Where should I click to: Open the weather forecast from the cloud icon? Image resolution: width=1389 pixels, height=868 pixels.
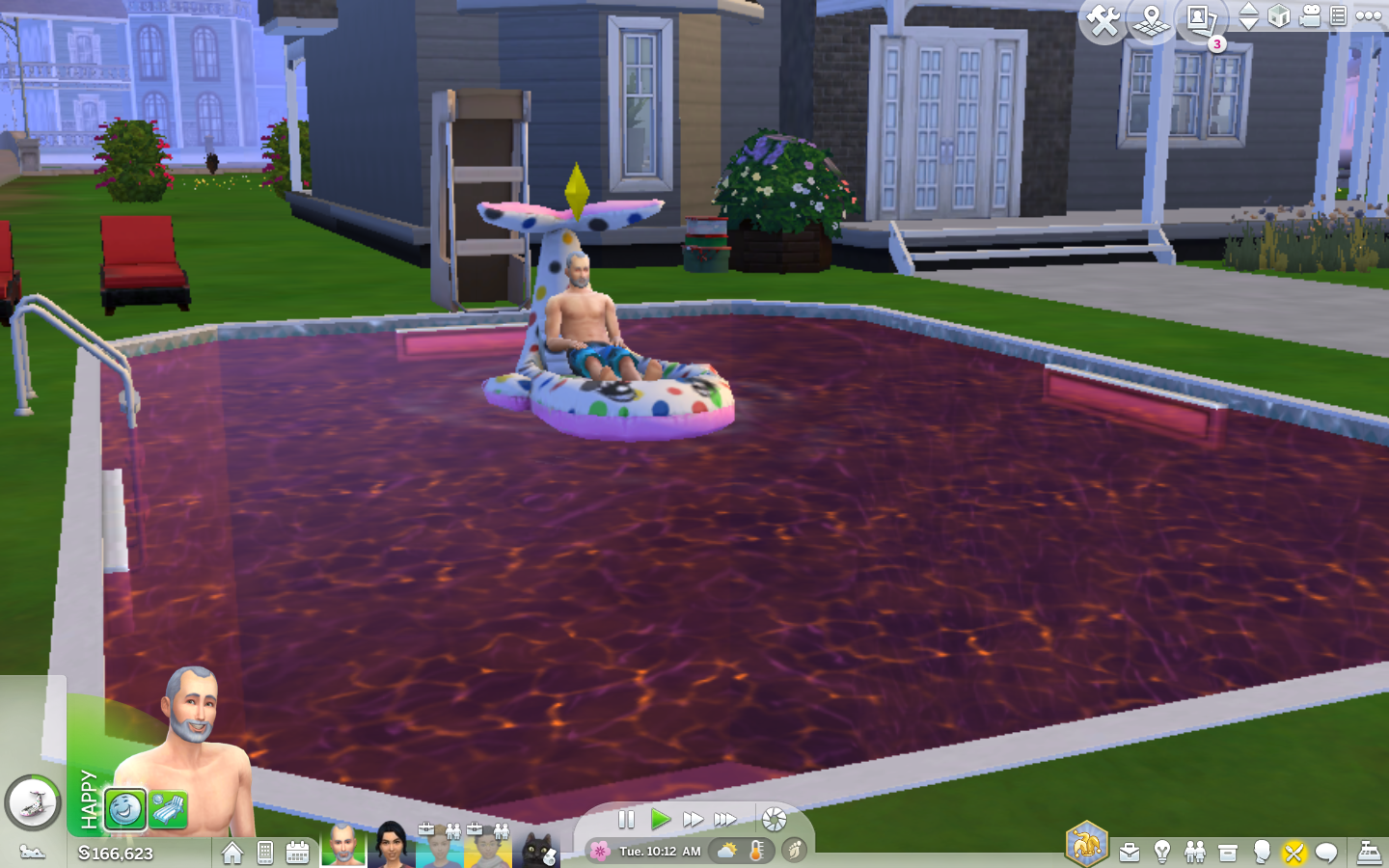[x=725, y=851]
